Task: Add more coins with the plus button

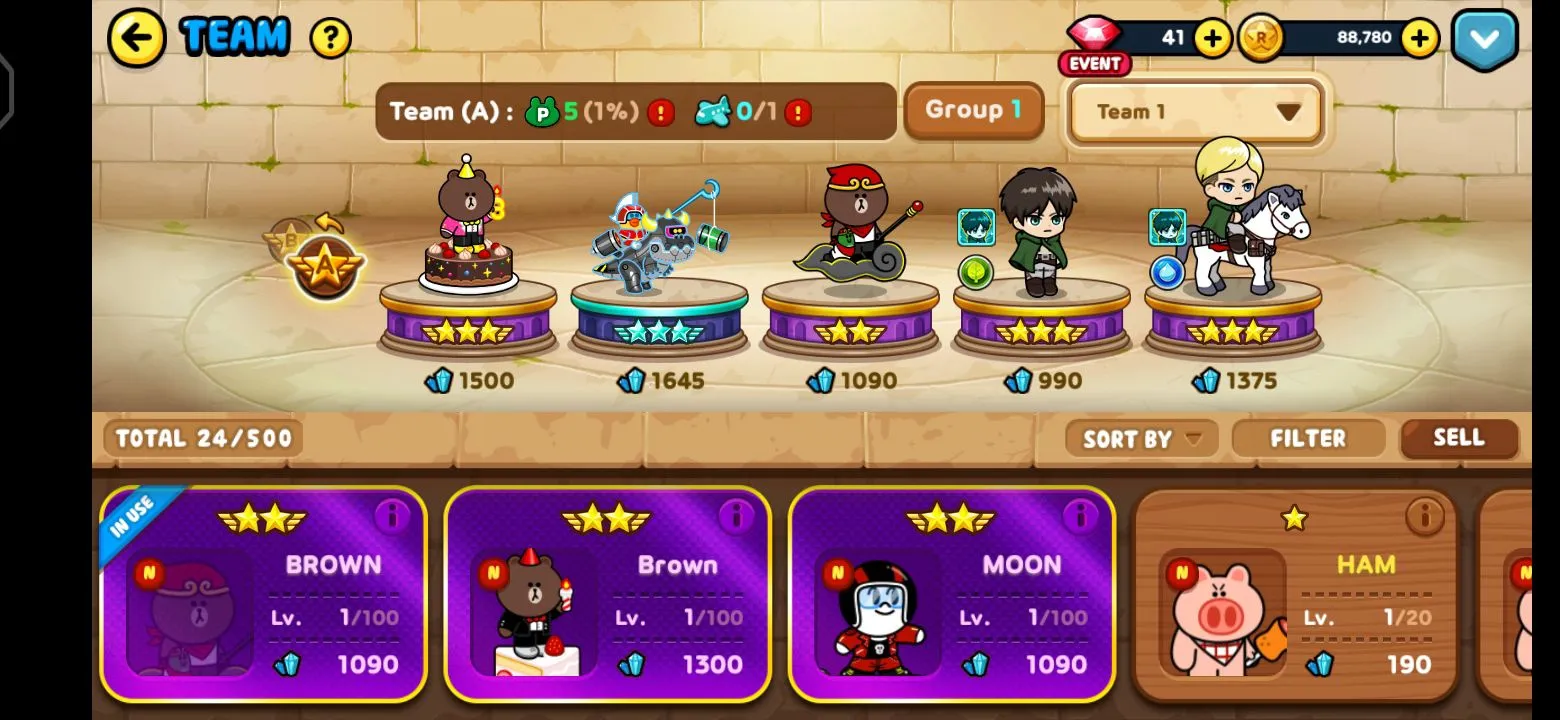Action: tap(1419, 39)
